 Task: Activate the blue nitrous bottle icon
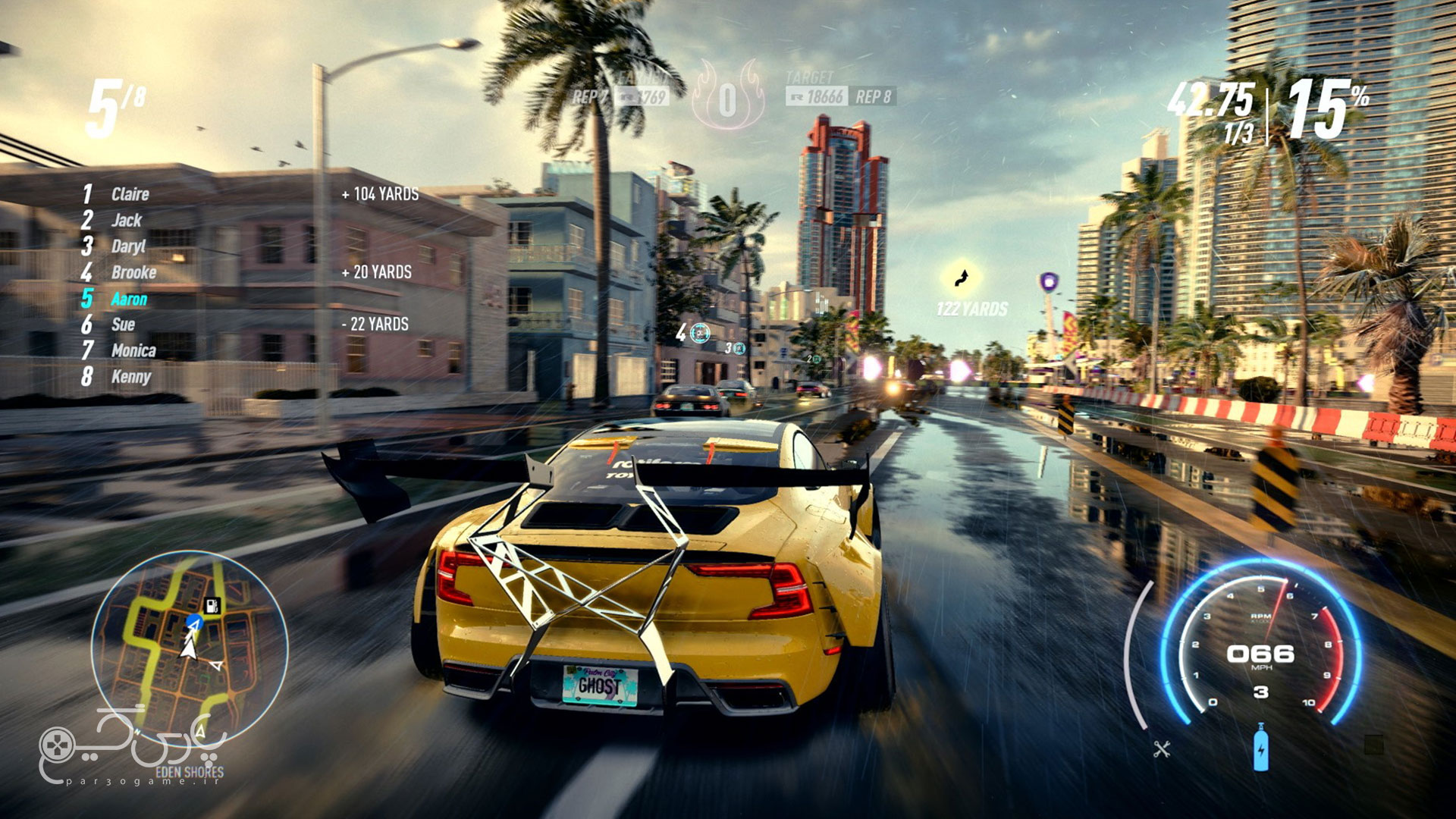[1260, 748]
